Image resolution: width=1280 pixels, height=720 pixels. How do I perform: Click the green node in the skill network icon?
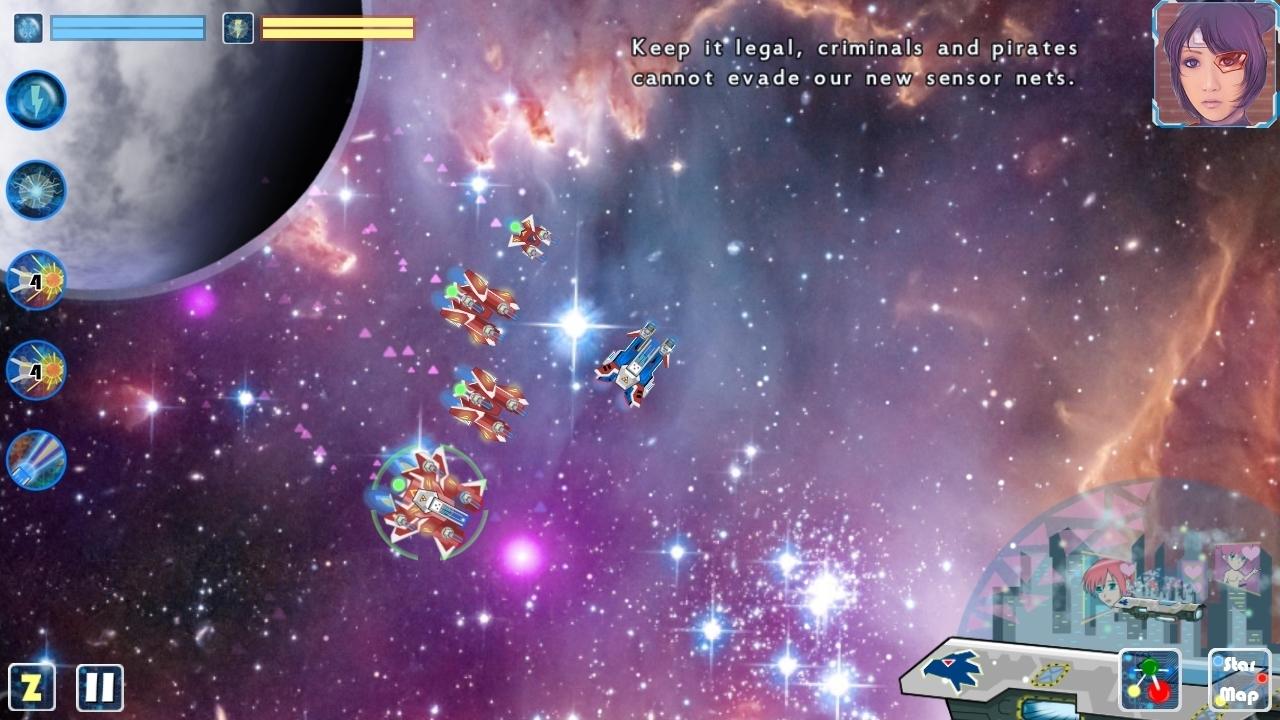tap(1148, 667)
